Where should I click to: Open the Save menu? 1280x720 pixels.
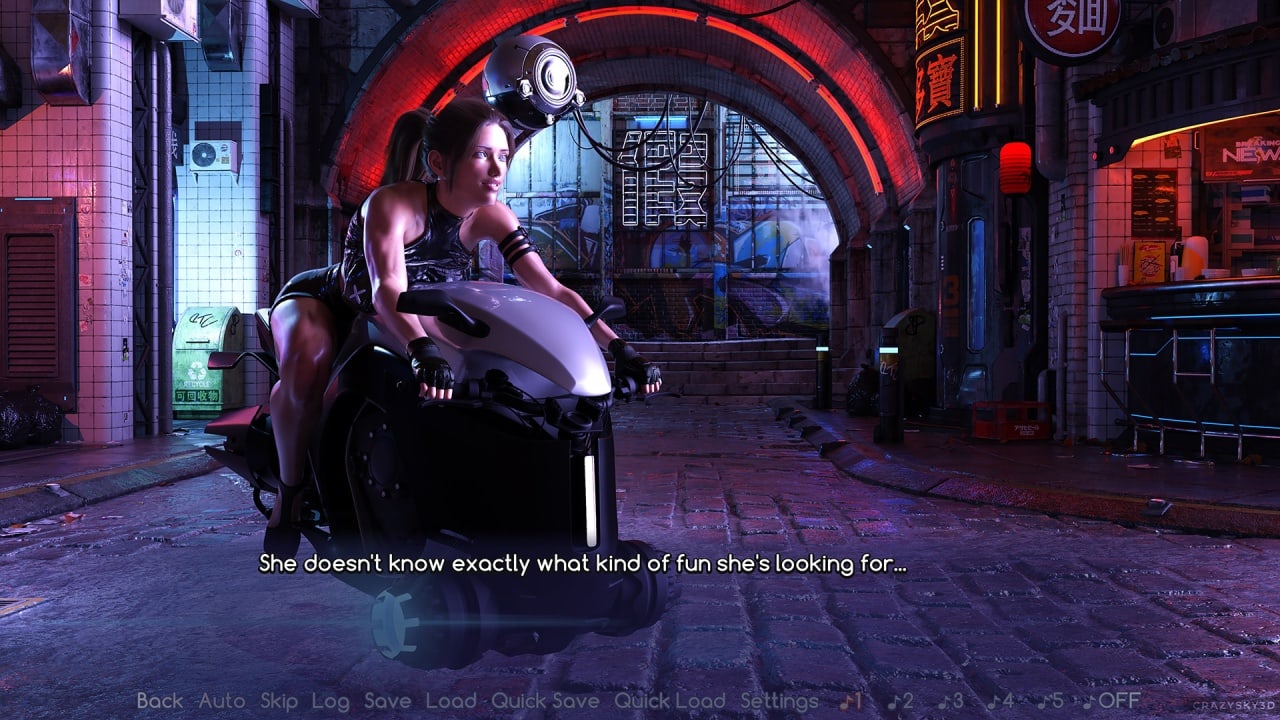click(x=388, y=701)
